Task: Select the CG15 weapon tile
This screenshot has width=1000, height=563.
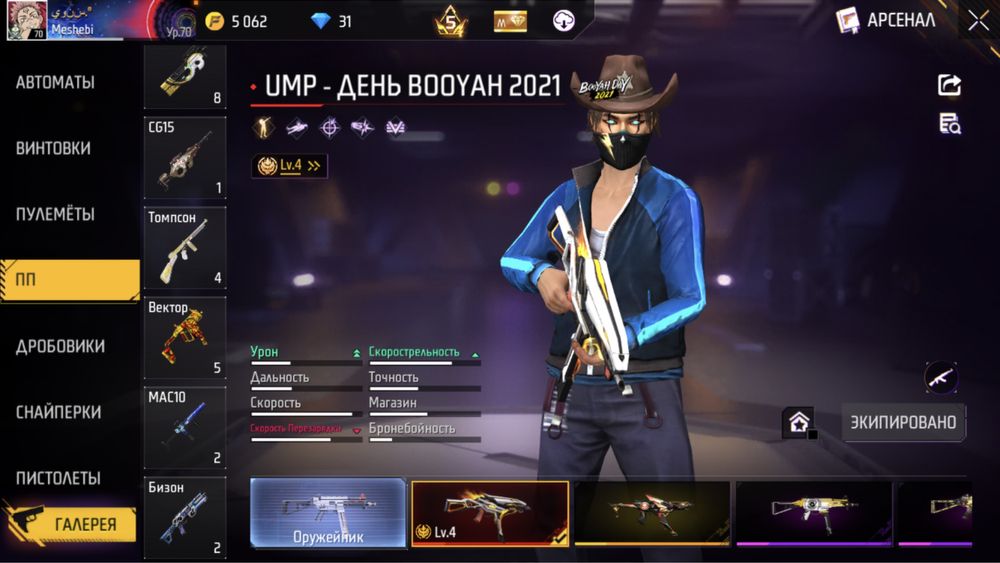Action: coord(185,160)
